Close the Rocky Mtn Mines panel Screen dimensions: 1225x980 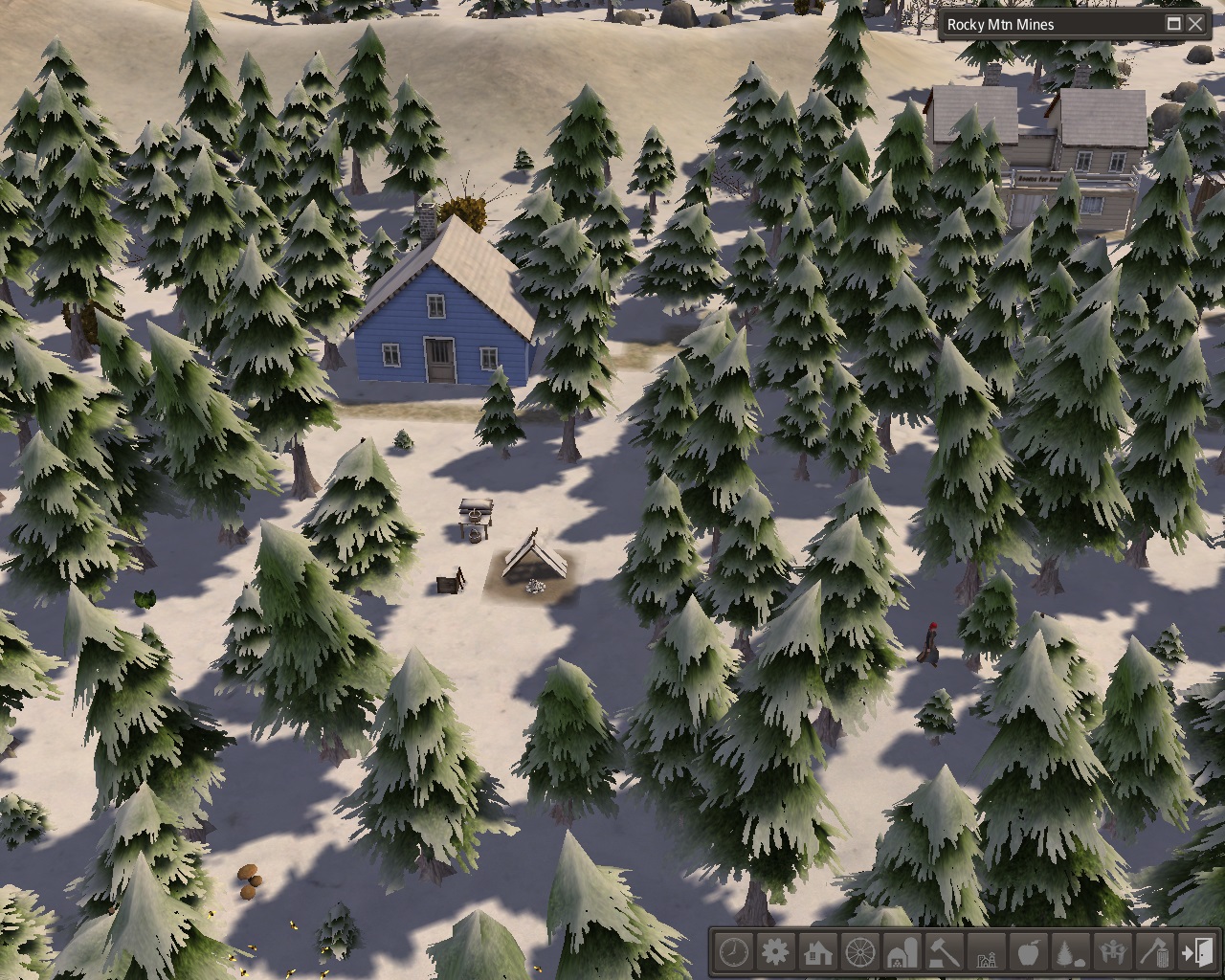1195,24
